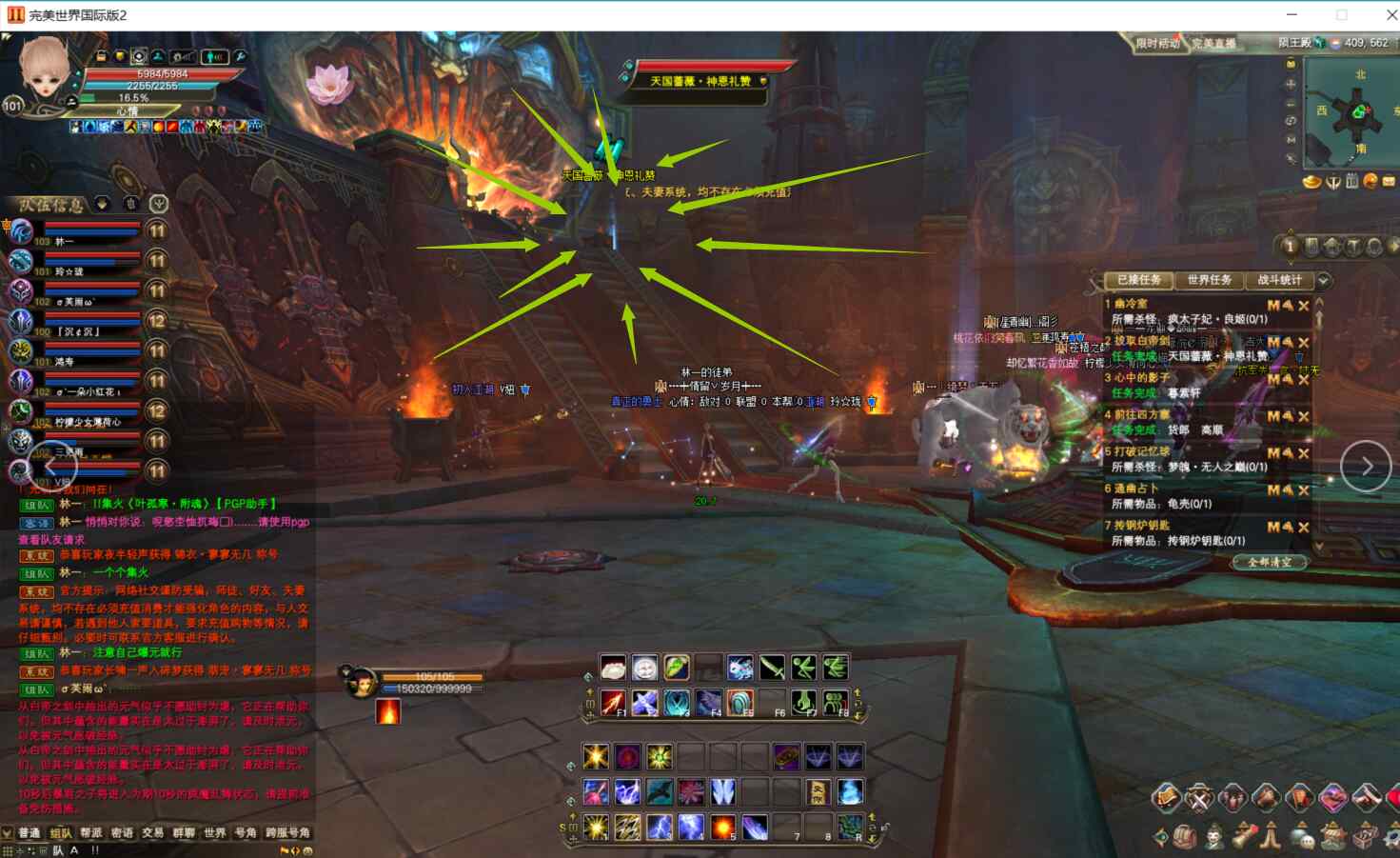1400x858 pixels.
Task: Click the 全部清空 button
Action: click(1270, 563)
